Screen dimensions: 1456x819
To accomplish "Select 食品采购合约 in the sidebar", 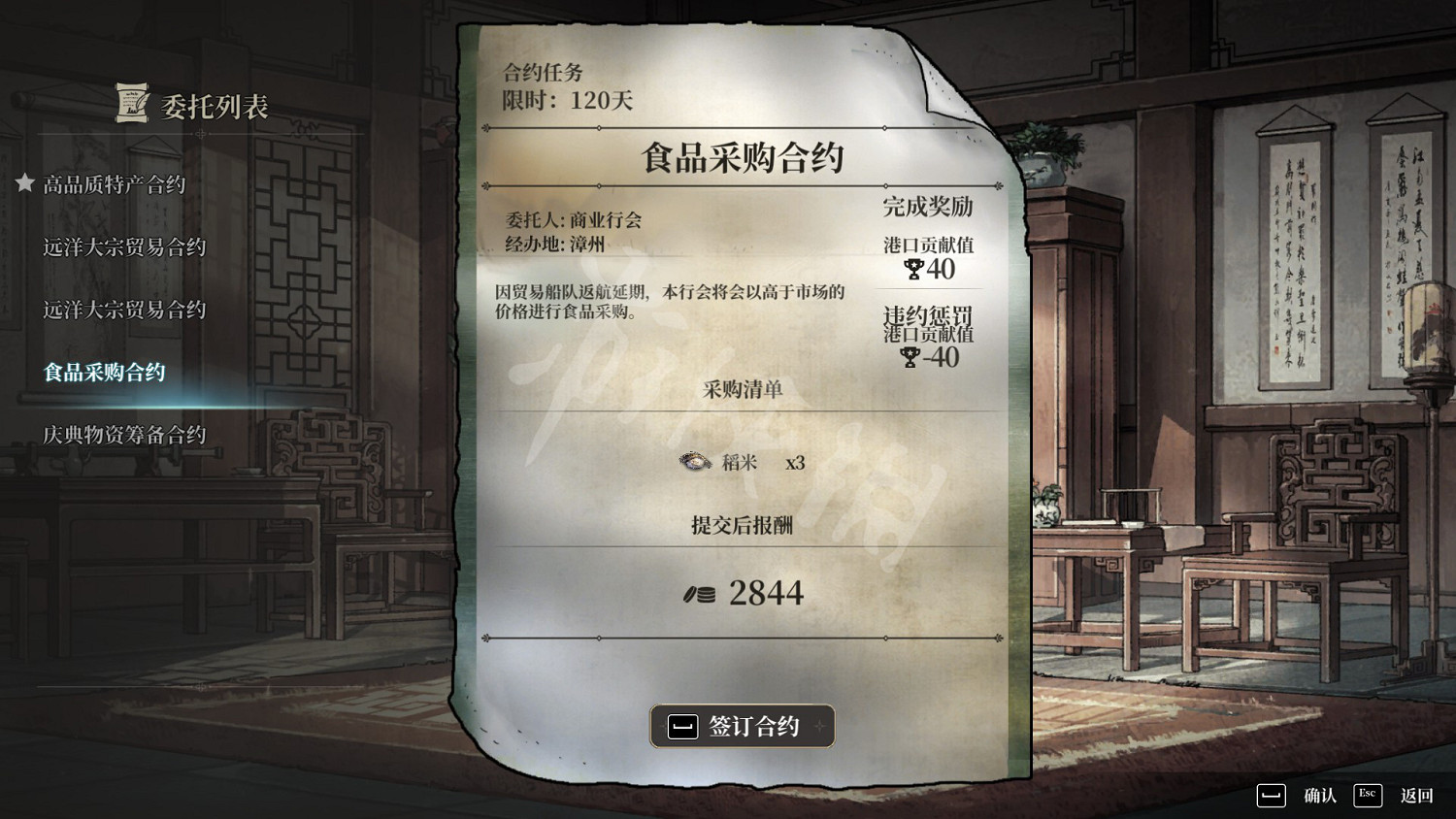I will pos(103,372).
